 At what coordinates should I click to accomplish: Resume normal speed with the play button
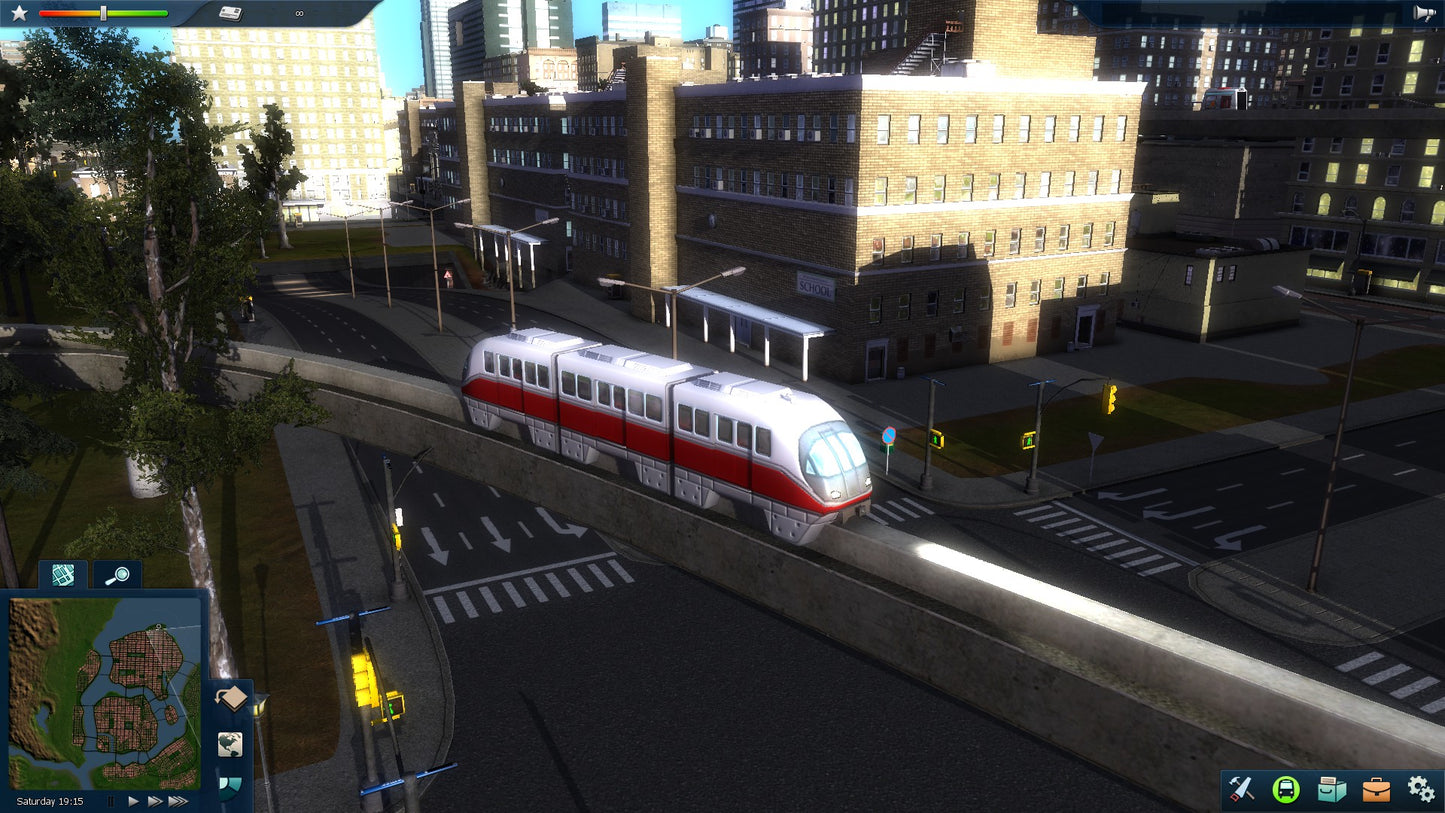(x=133, y=801)
